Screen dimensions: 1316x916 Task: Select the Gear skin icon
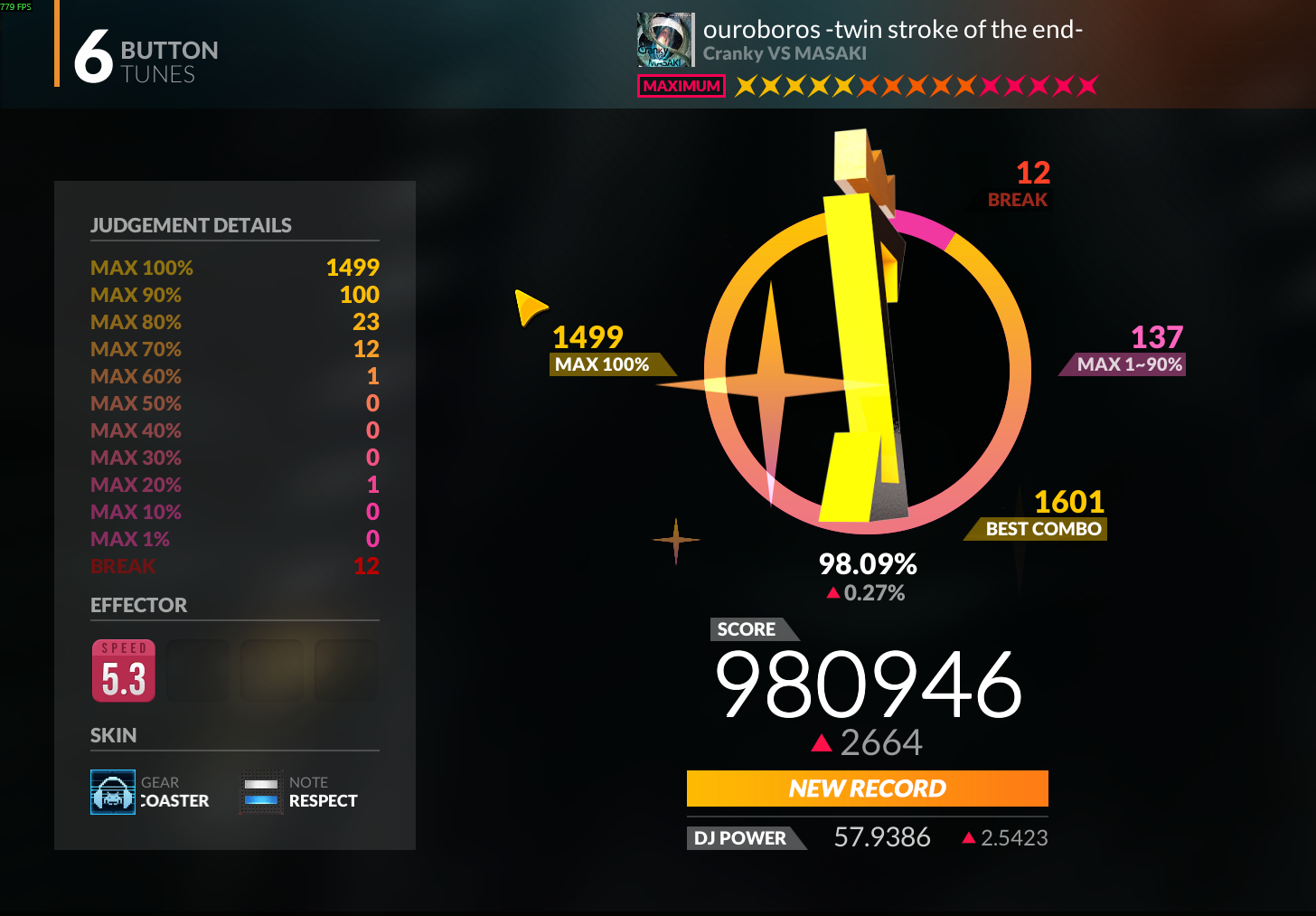113,792
